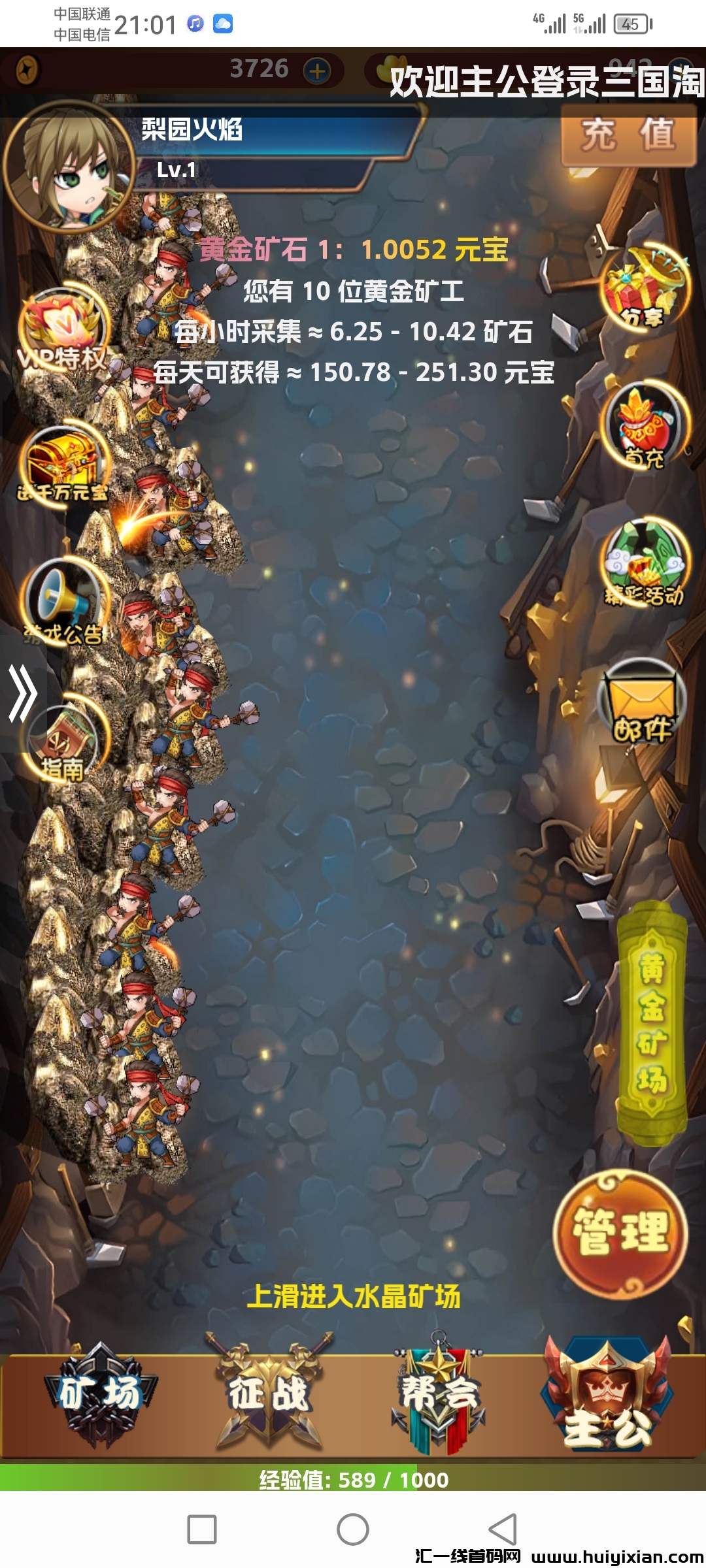The width and height of the screenshot is (706, 1568).
Task: Tap the plus button beside 3726
Action: (x=318, y=71)
